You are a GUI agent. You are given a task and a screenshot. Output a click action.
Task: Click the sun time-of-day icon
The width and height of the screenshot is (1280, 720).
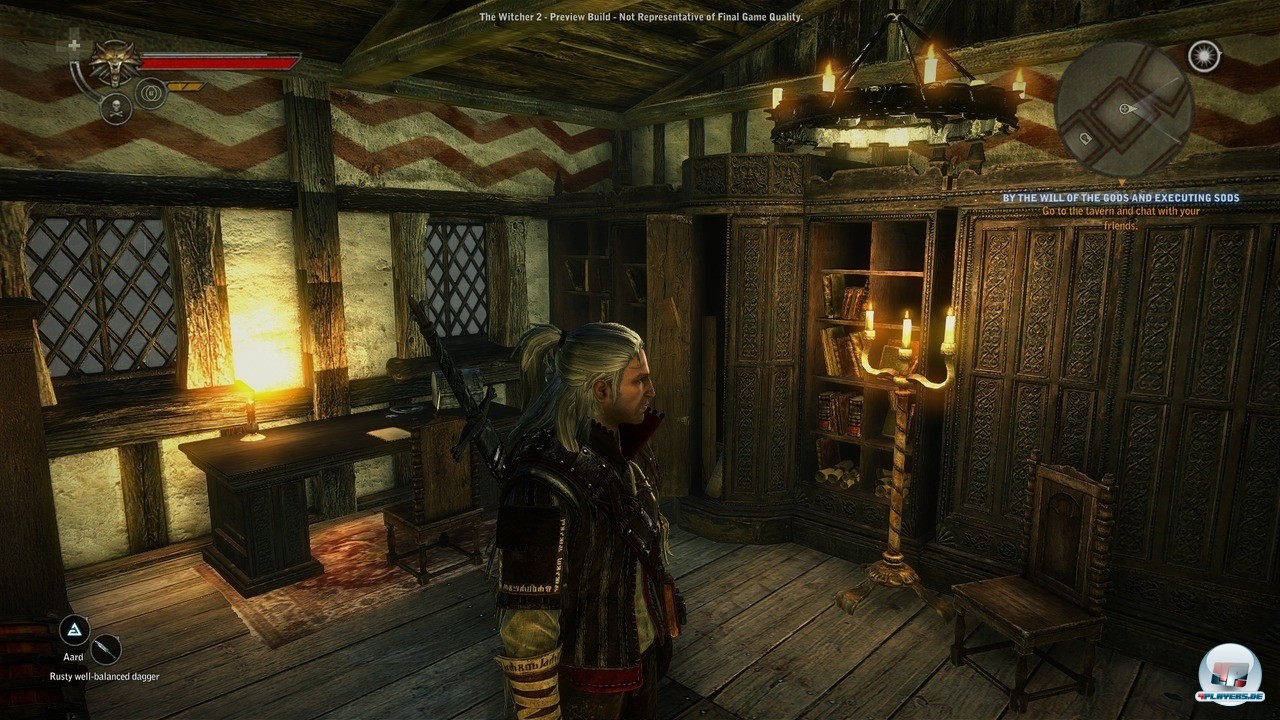[x=1204, y=56]
